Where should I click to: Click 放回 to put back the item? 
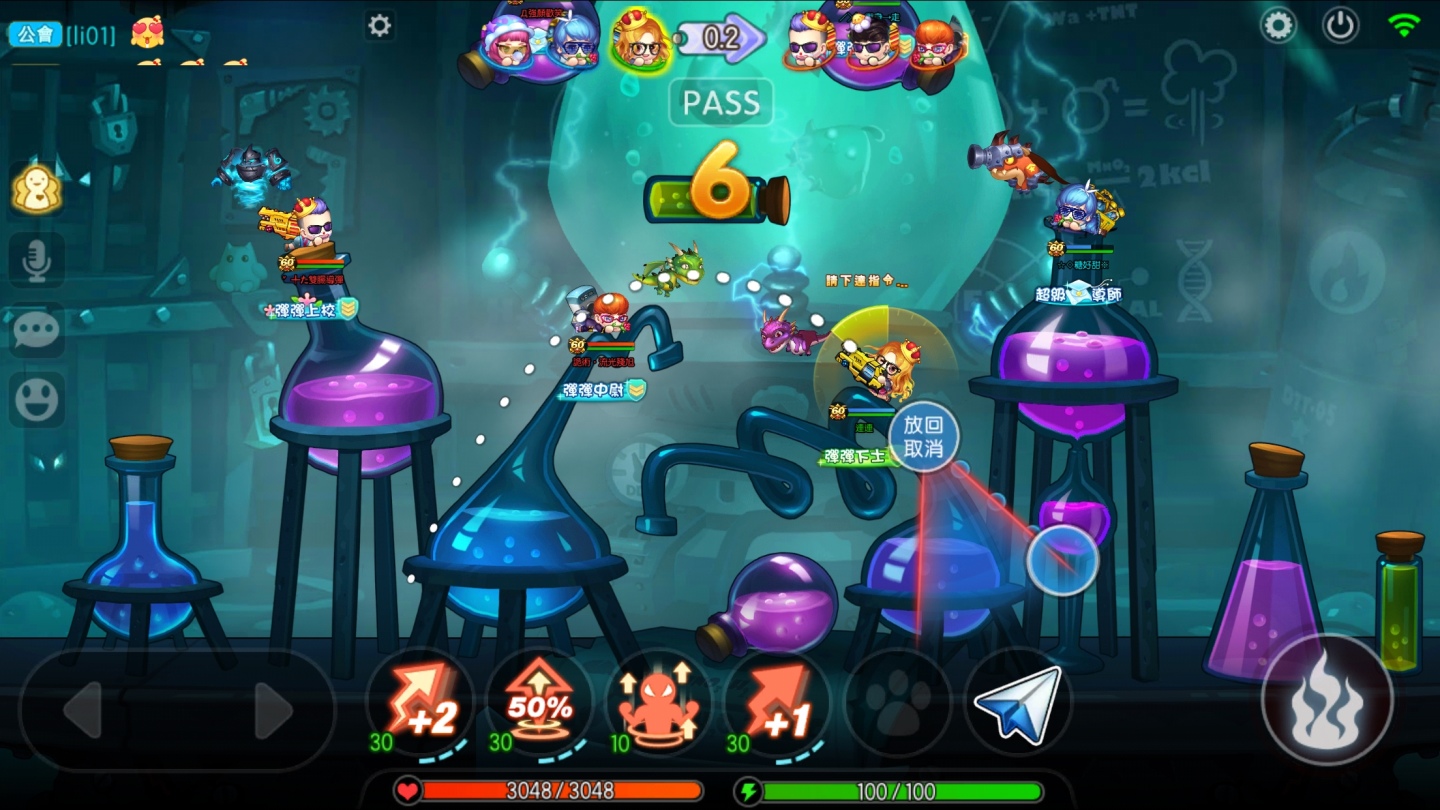(925, 422)
